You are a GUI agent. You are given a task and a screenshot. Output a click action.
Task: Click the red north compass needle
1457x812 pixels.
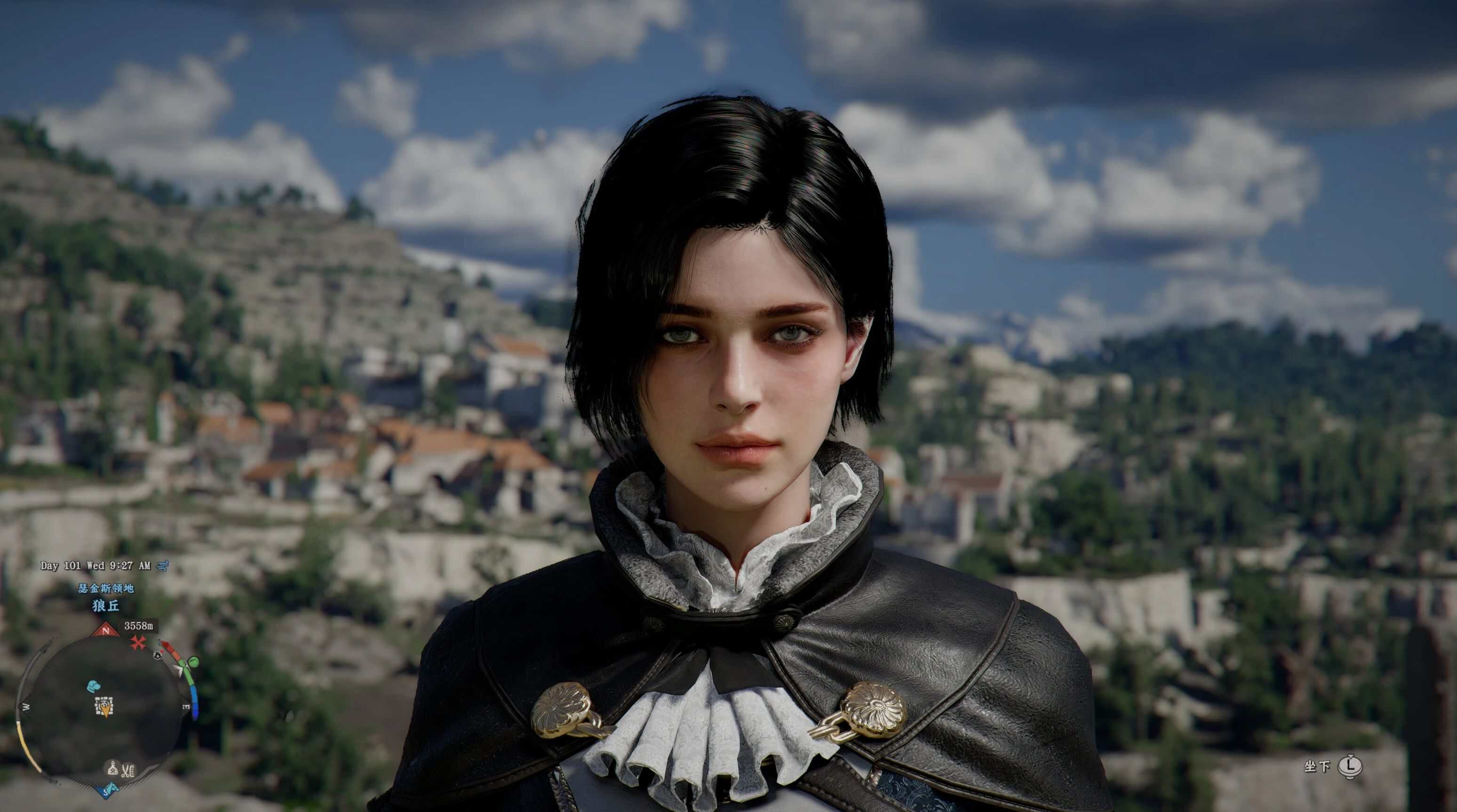(105, 631)
